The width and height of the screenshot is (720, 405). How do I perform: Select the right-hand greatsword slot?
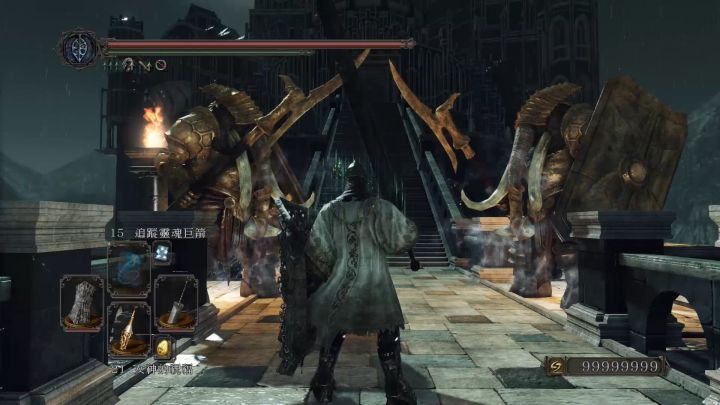click(x=174, y=302)
